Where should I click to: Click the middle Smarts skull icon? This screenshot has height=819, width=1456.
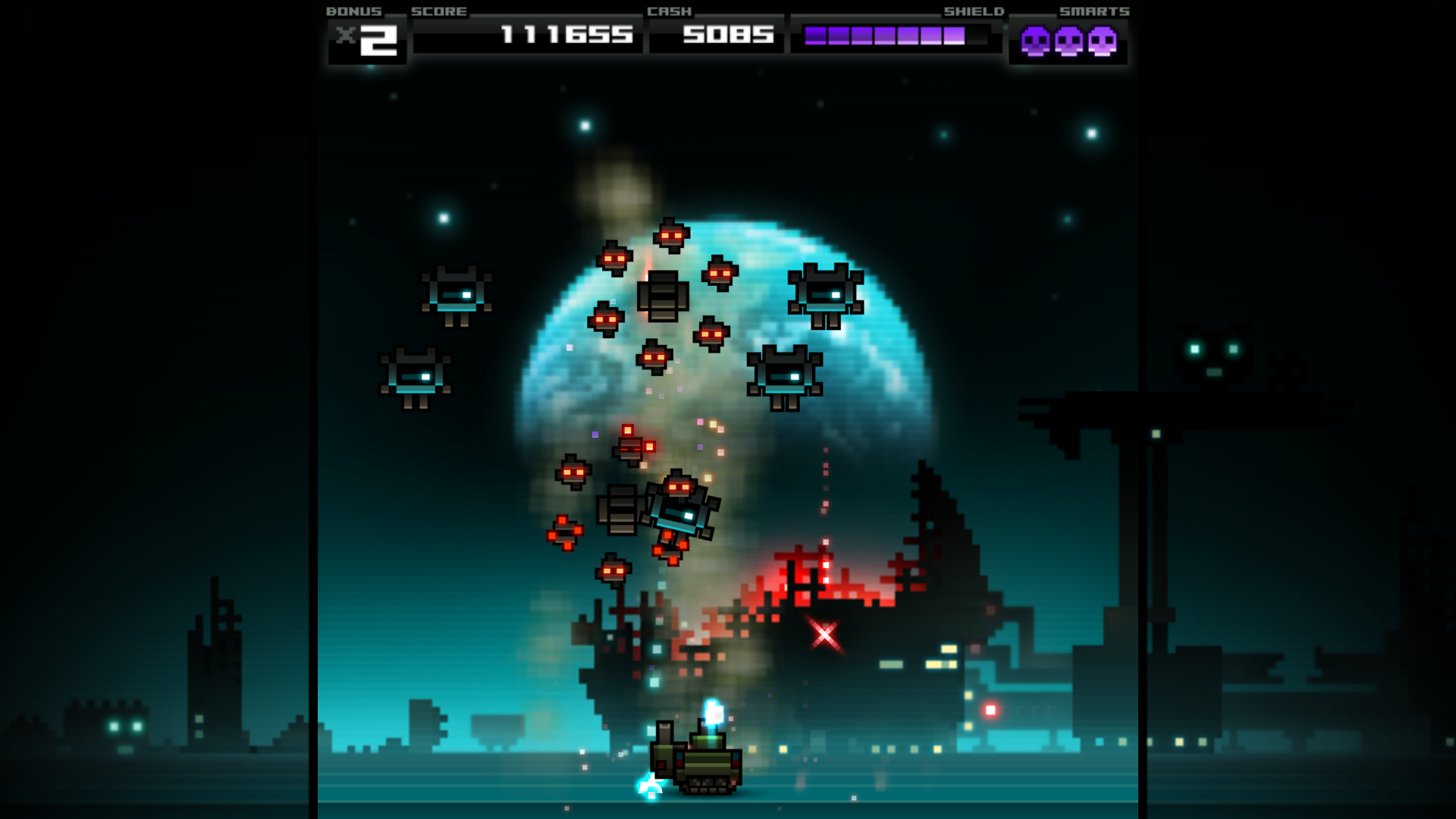pyautogui.click(x=1069, y=42)
